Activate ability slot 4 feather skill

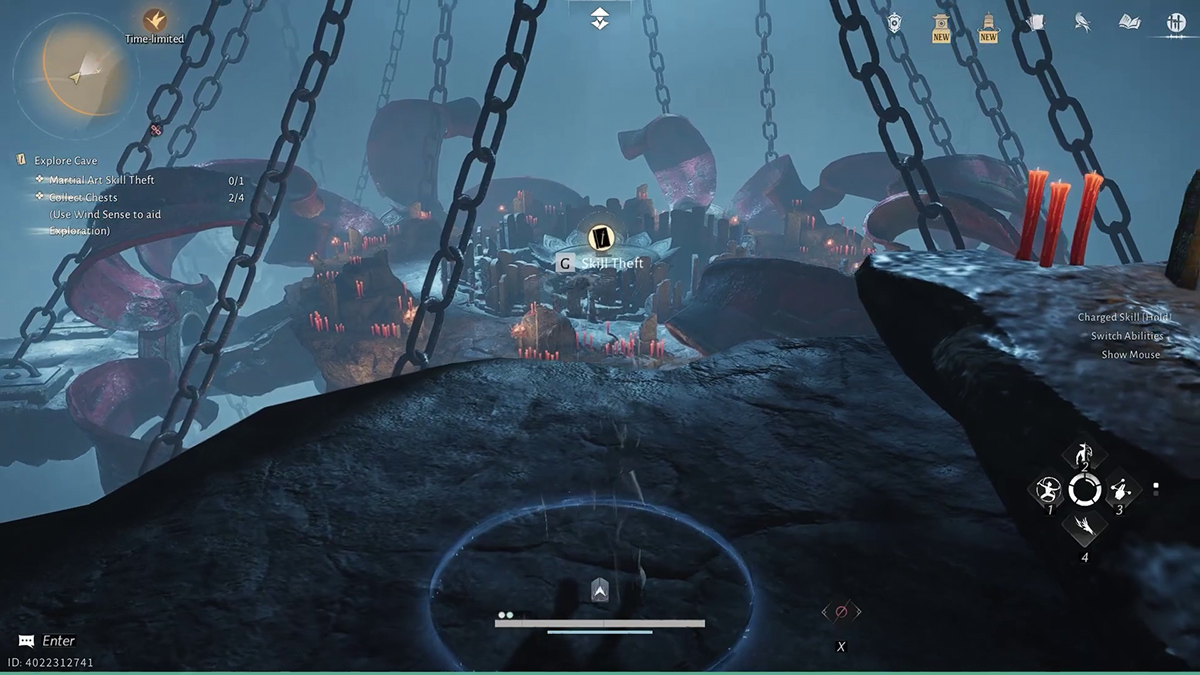[x=1084, y=524]
